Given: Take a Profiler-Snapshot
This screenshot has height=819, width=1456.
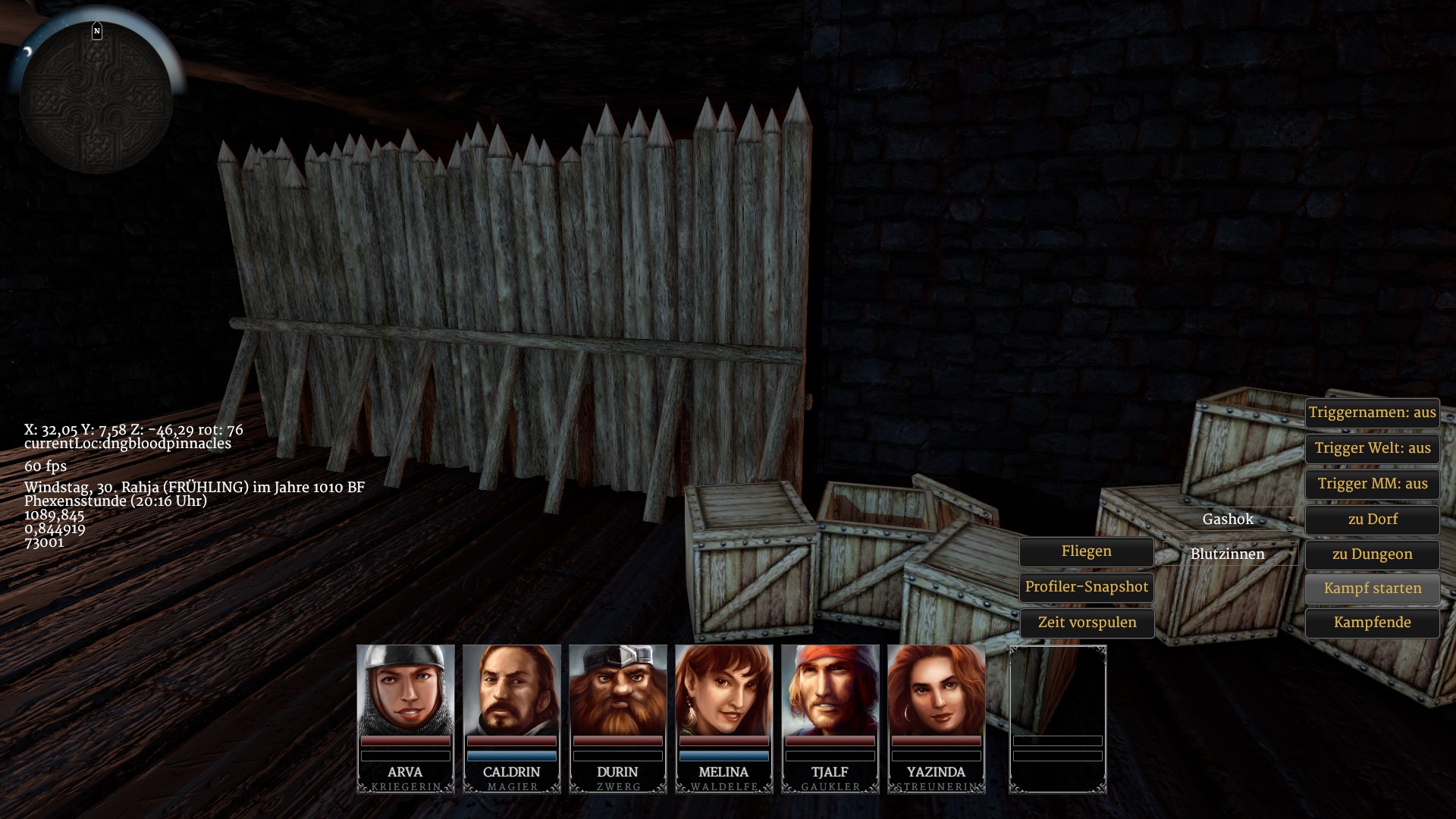Looking at the screenshot, I should click(x=1086, y=587).
